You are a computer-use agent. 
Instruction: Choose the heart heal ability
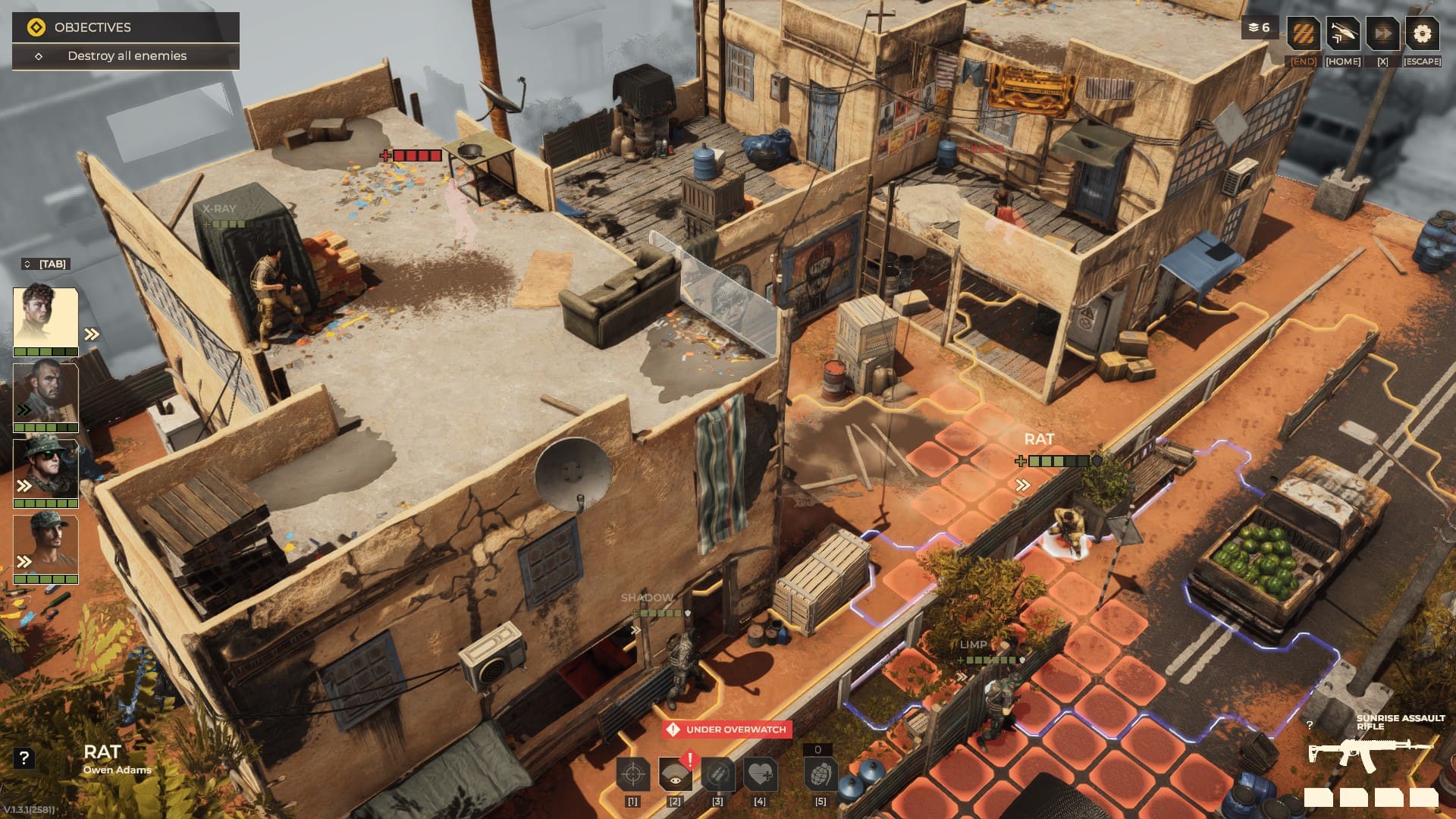coord(760,775)
